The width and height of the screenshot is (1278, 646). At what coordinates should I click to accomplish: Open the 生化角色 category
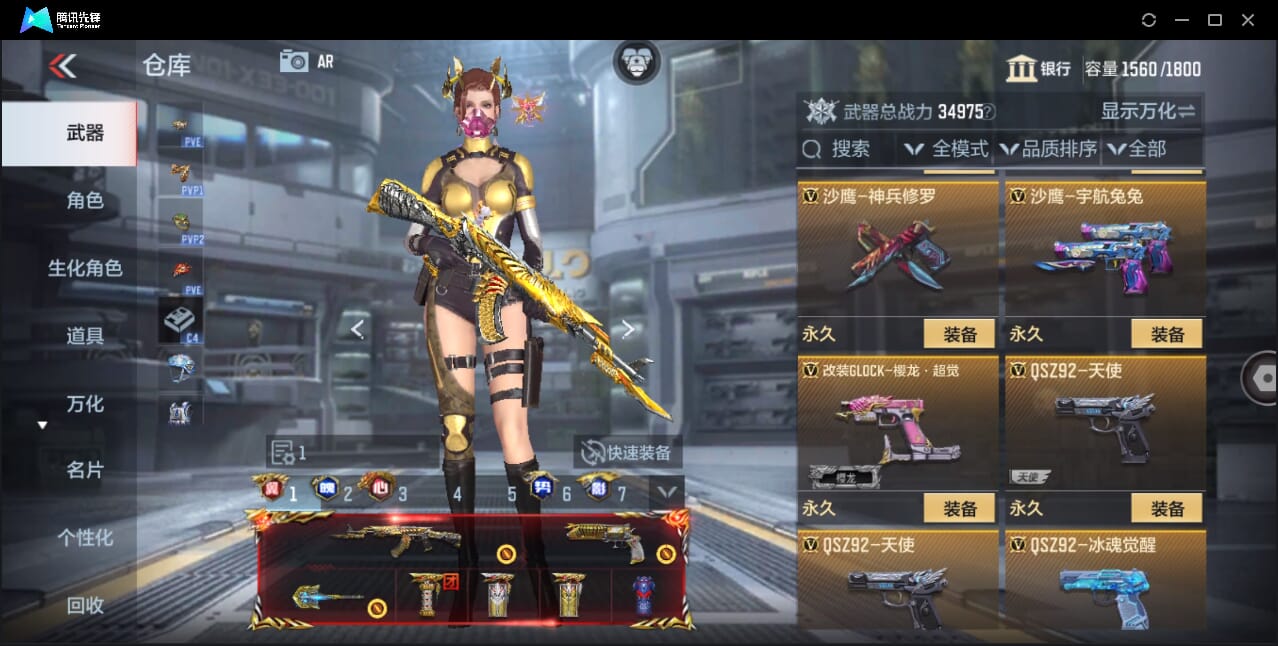(x=85, y=268)
